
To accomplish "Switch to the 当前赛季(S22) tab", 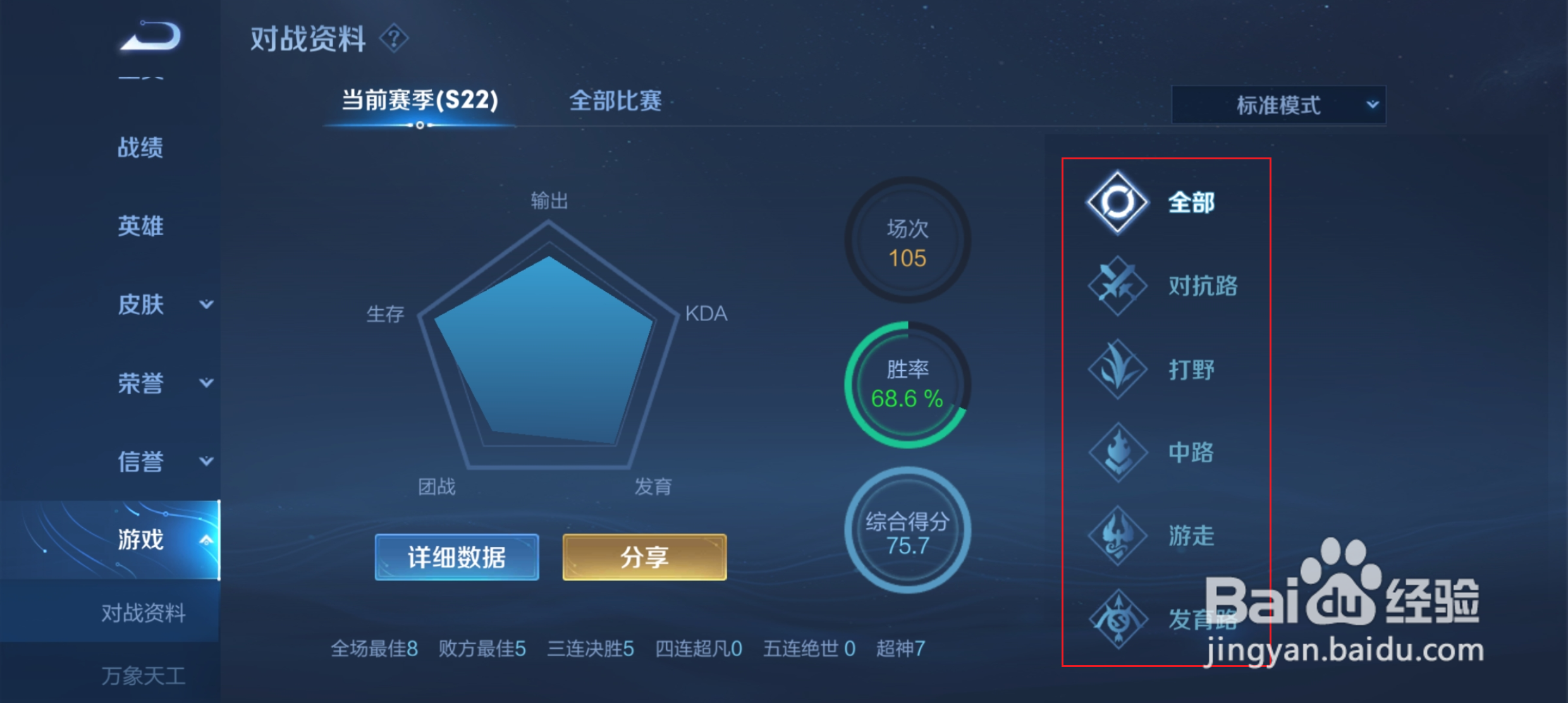I will (x=419, y=101).
